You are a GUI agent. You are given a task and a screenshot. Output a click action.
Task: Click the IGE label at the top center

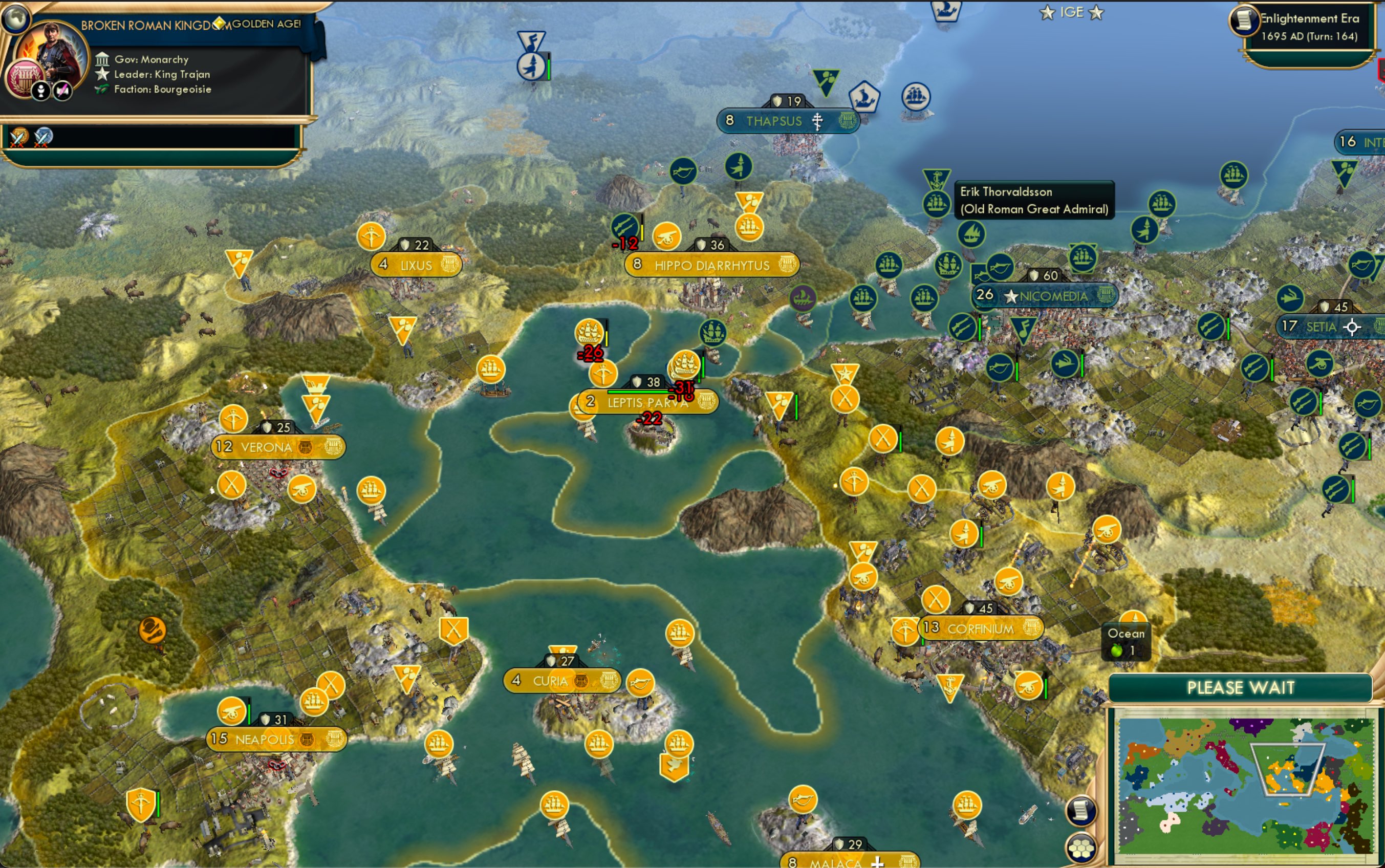(1072, 12)
